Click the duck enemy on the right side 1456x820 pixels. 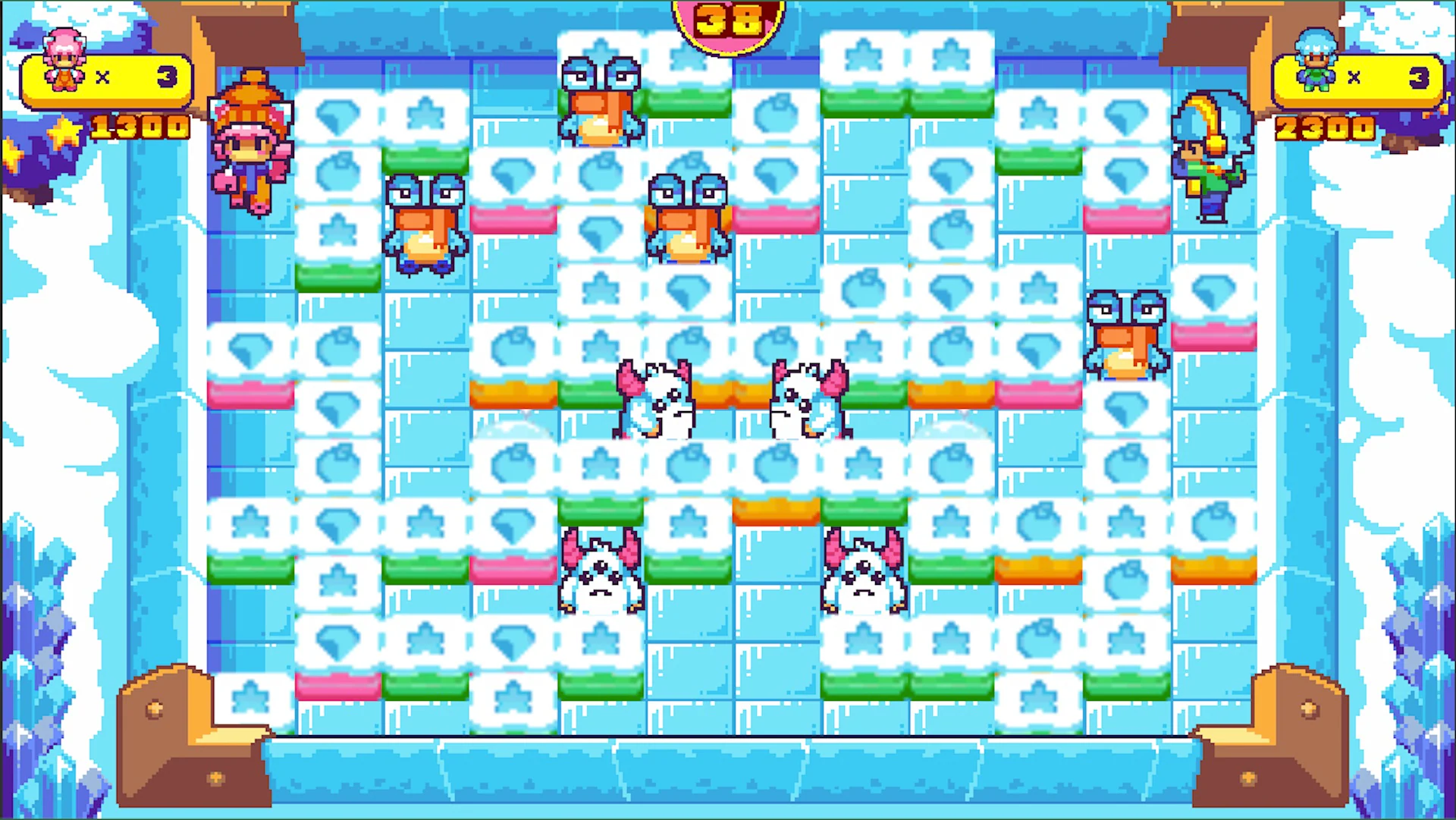click(1128, 334)
